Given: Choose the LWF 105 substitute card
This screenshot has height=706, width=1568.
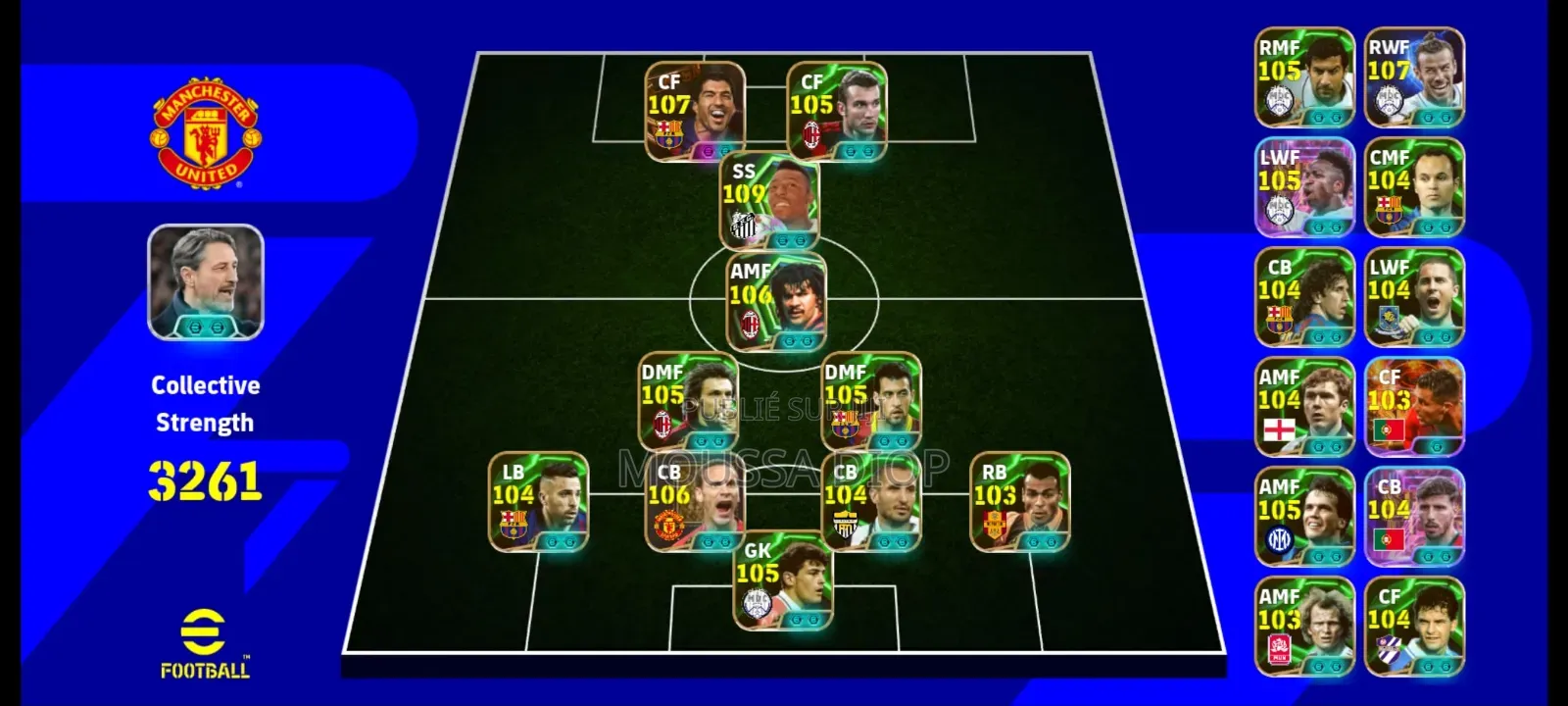Looking at the screenshot, I should tap(1304, 187).
